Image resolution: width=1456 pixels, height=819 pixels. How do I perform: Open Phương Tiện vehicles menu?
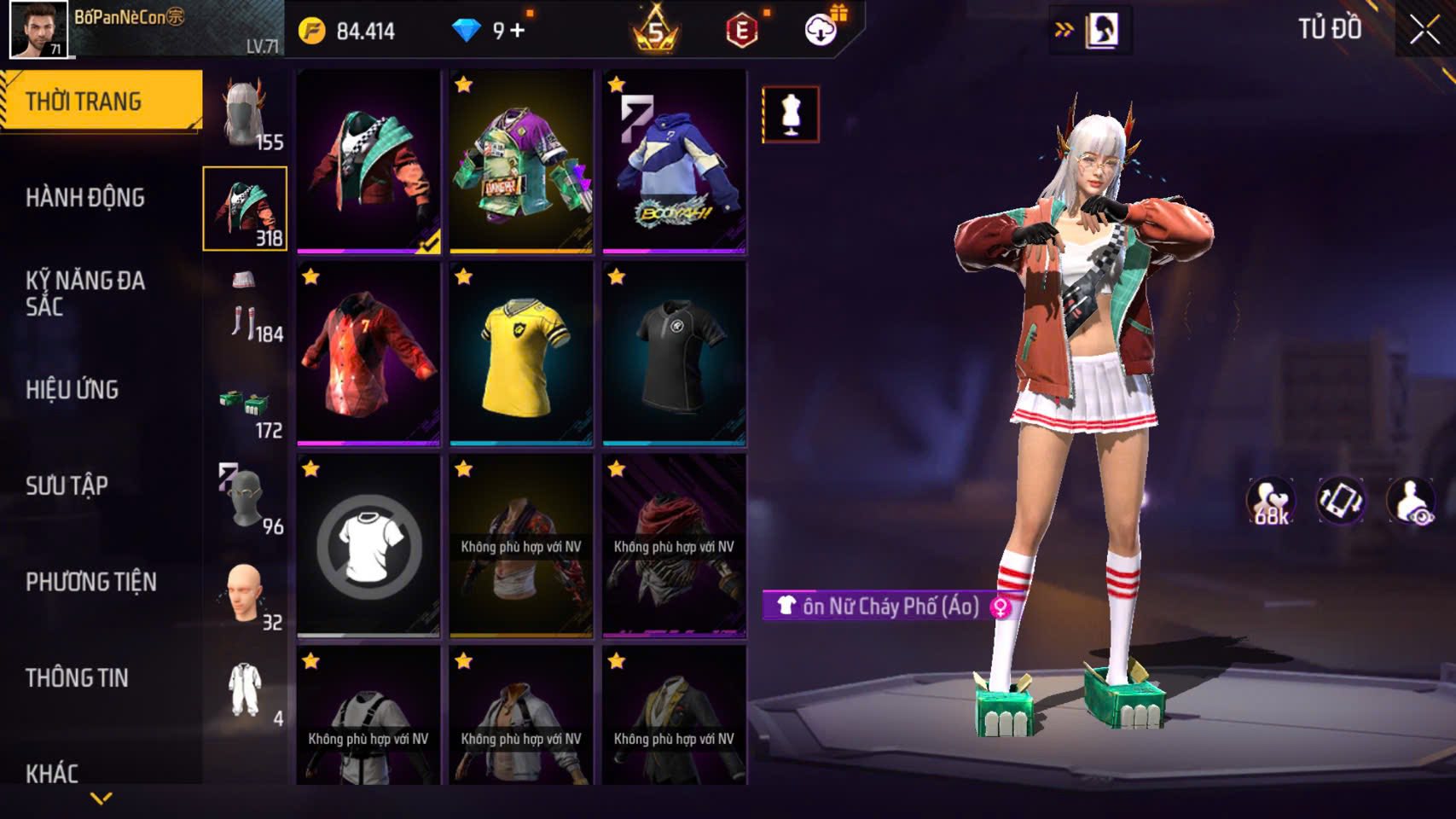click(x=91, y=582)
